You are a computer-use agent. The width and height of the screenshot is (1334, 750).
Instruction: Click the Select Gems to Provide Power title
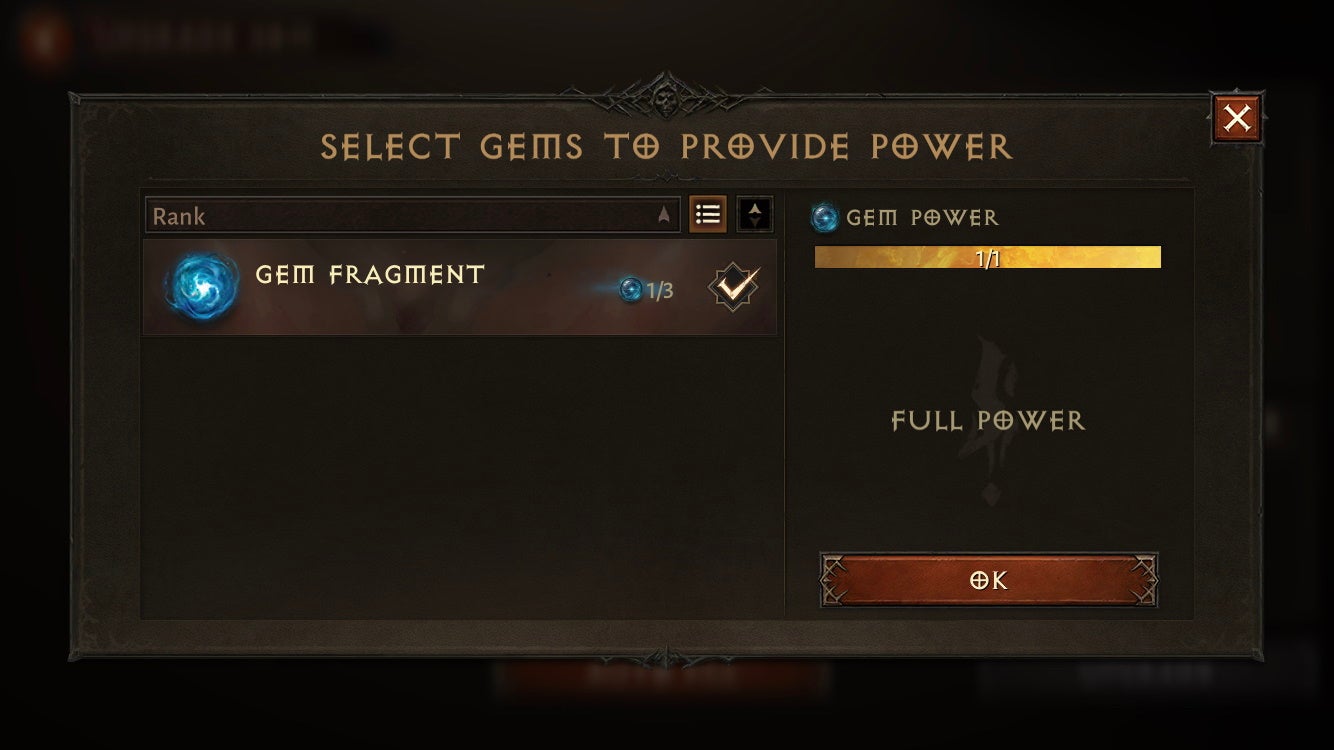(666, 146)
